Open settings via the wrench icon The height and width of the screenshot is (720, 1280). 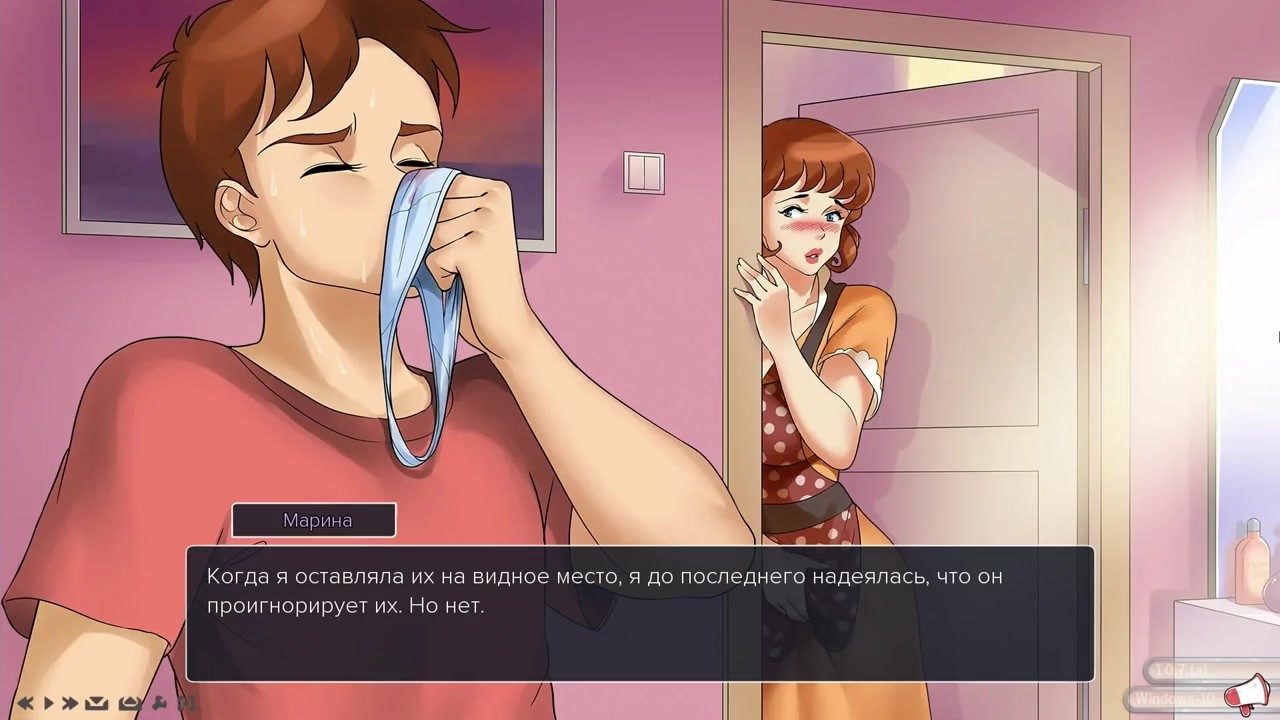tap(159, 703)
